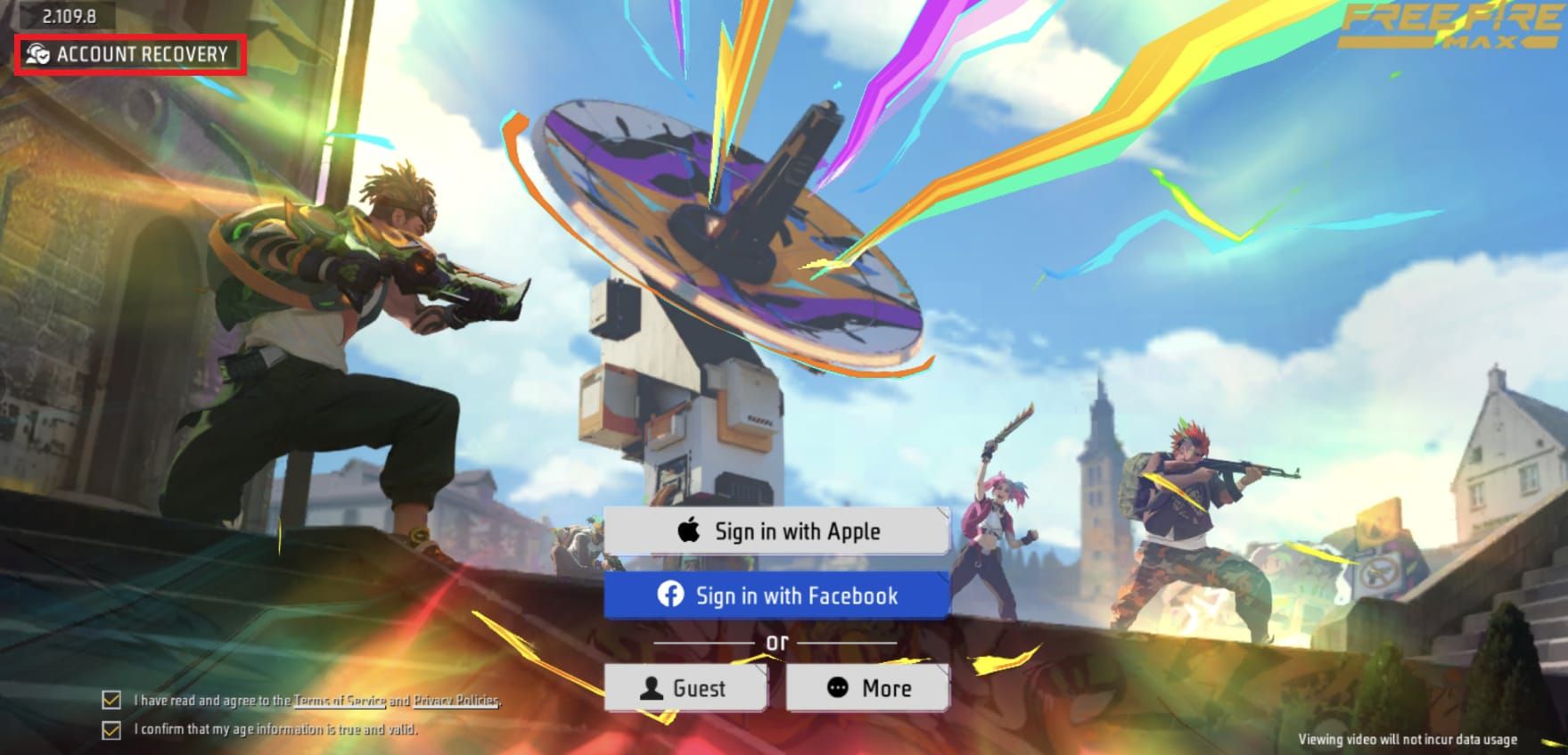Continue as Guest
1568x755 pixels.
pyautogui.click(x=685, y=688)
